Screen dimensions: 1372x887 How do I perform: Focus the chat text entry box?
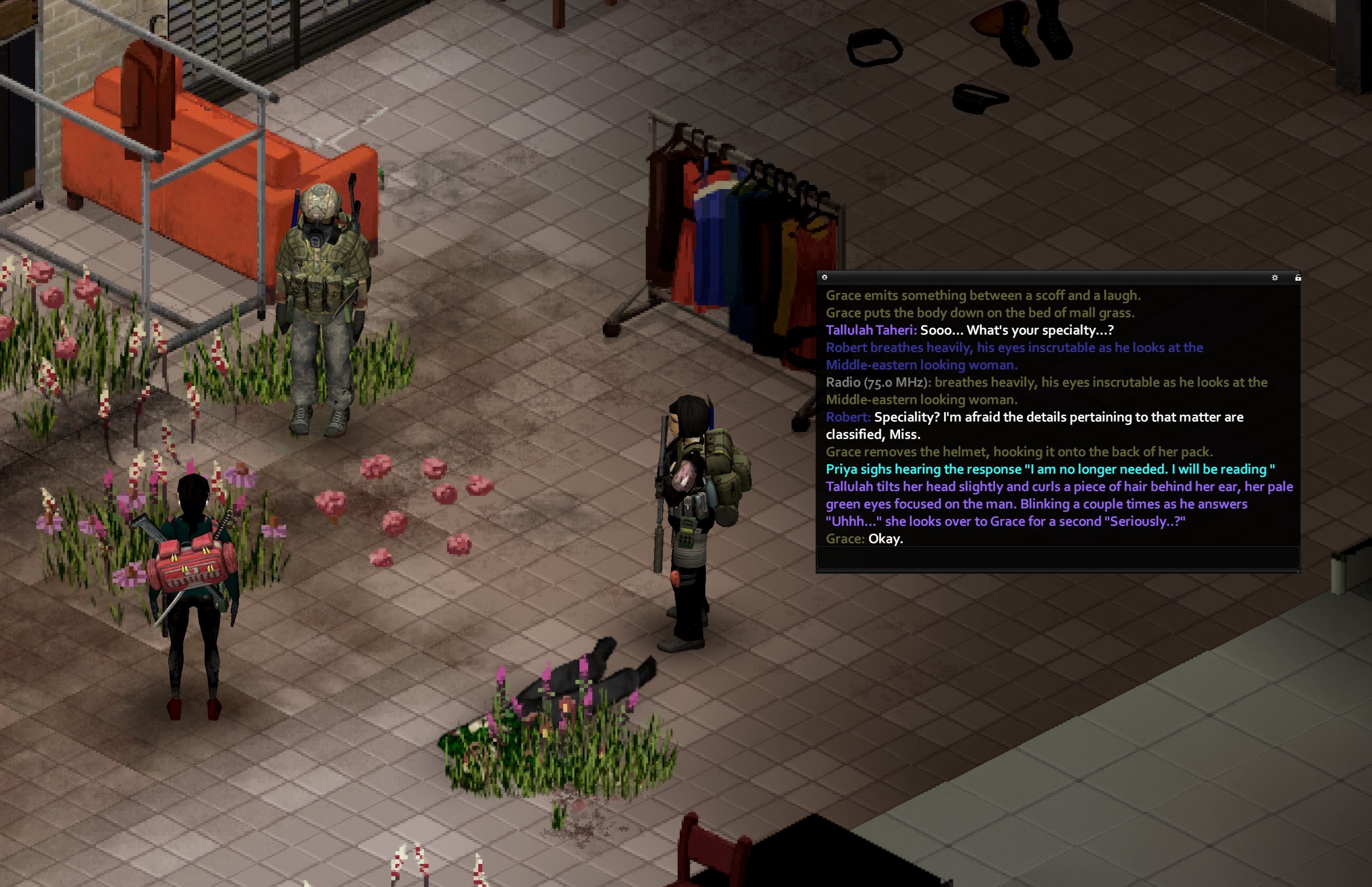1057,558
